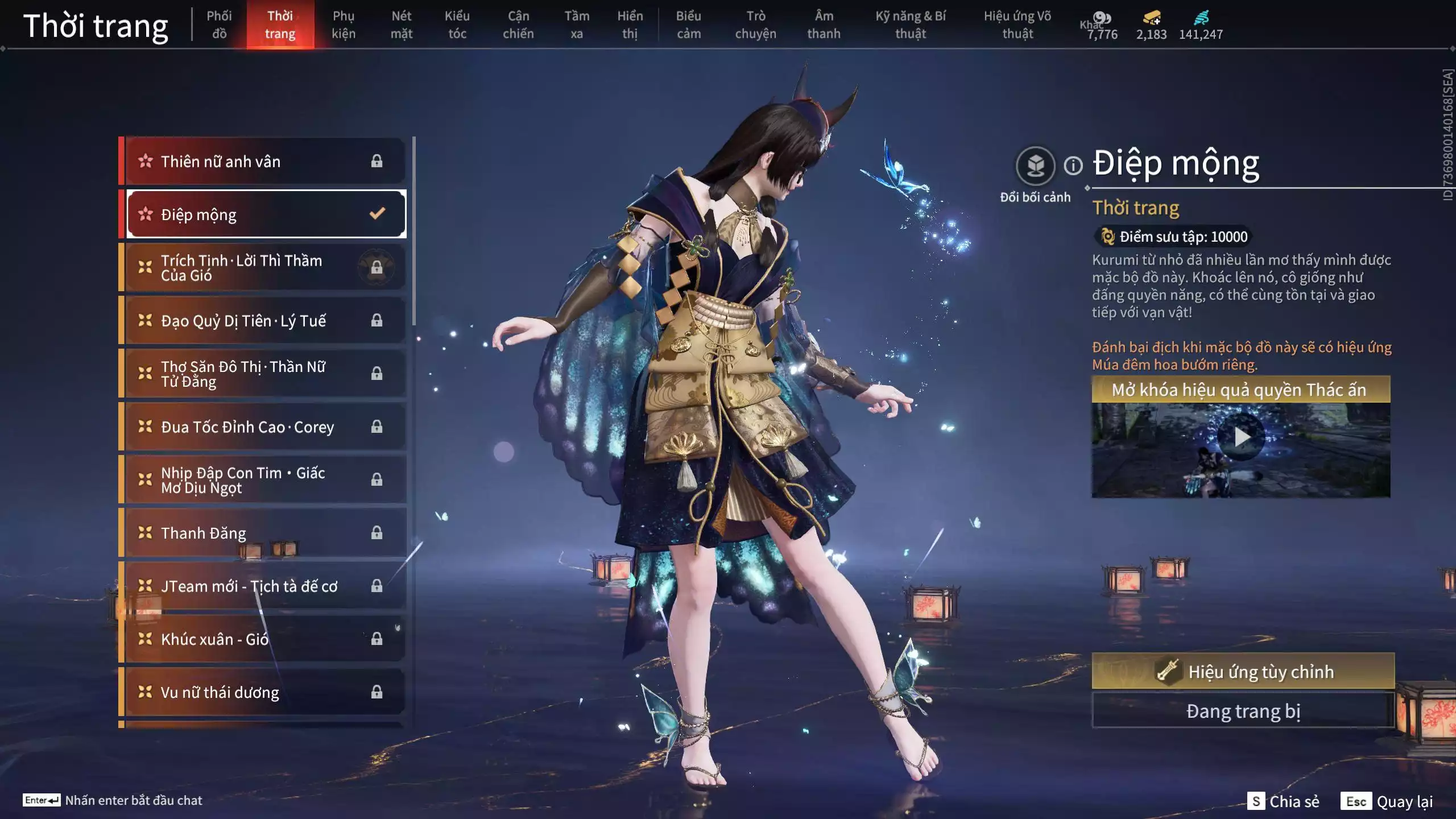Switch to the Phối đồ tab
1456x819 pixels.
point(219,25)
